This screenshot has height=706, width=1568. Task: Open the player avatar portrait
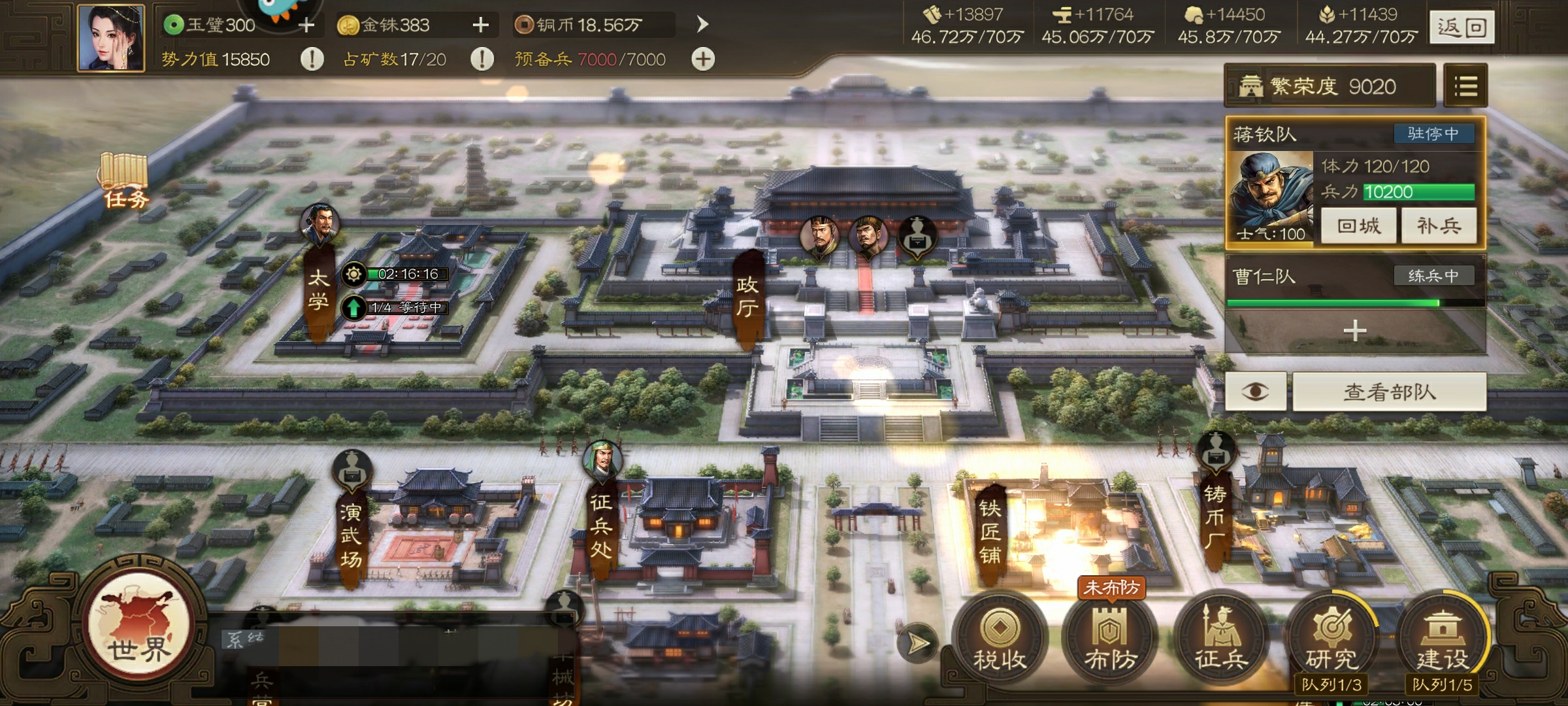point(111,37)
